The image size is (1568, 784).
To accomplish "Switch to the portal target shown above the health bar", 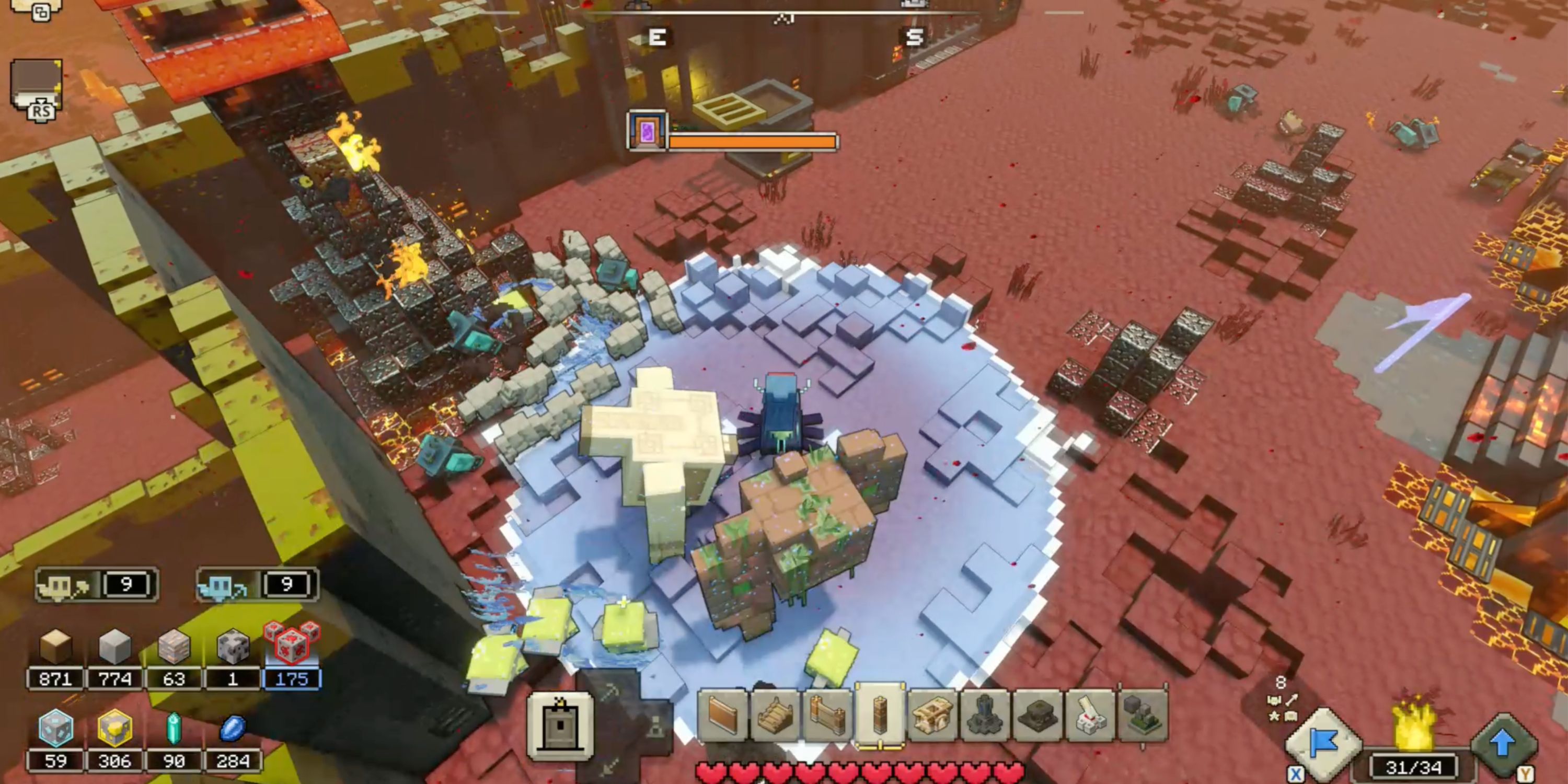I will point(647,131).
